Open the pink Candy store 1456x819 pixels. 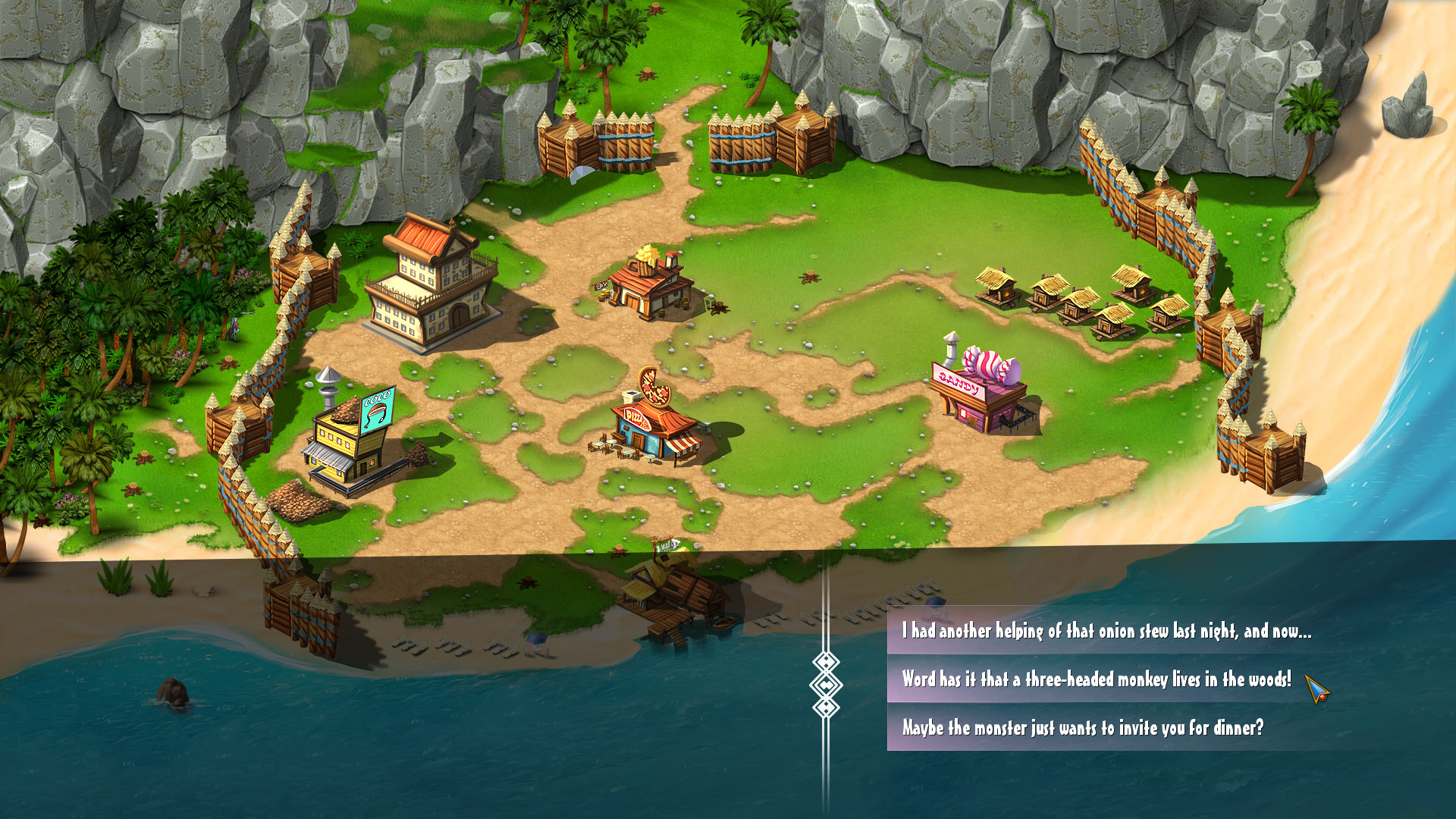point(978,402)
